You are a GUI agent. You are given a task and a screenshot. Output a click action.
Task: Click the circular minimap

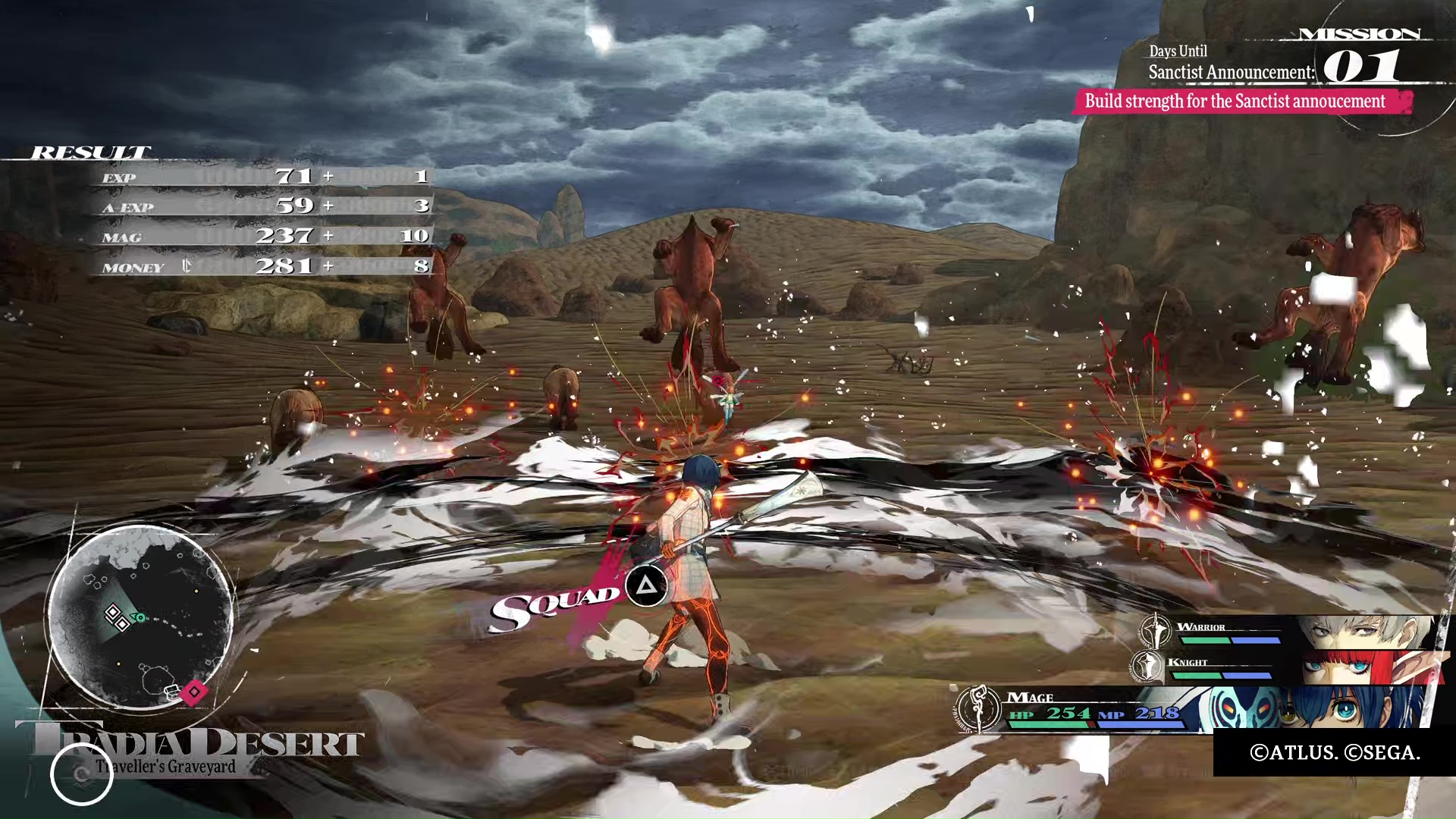tap(140, 616)
